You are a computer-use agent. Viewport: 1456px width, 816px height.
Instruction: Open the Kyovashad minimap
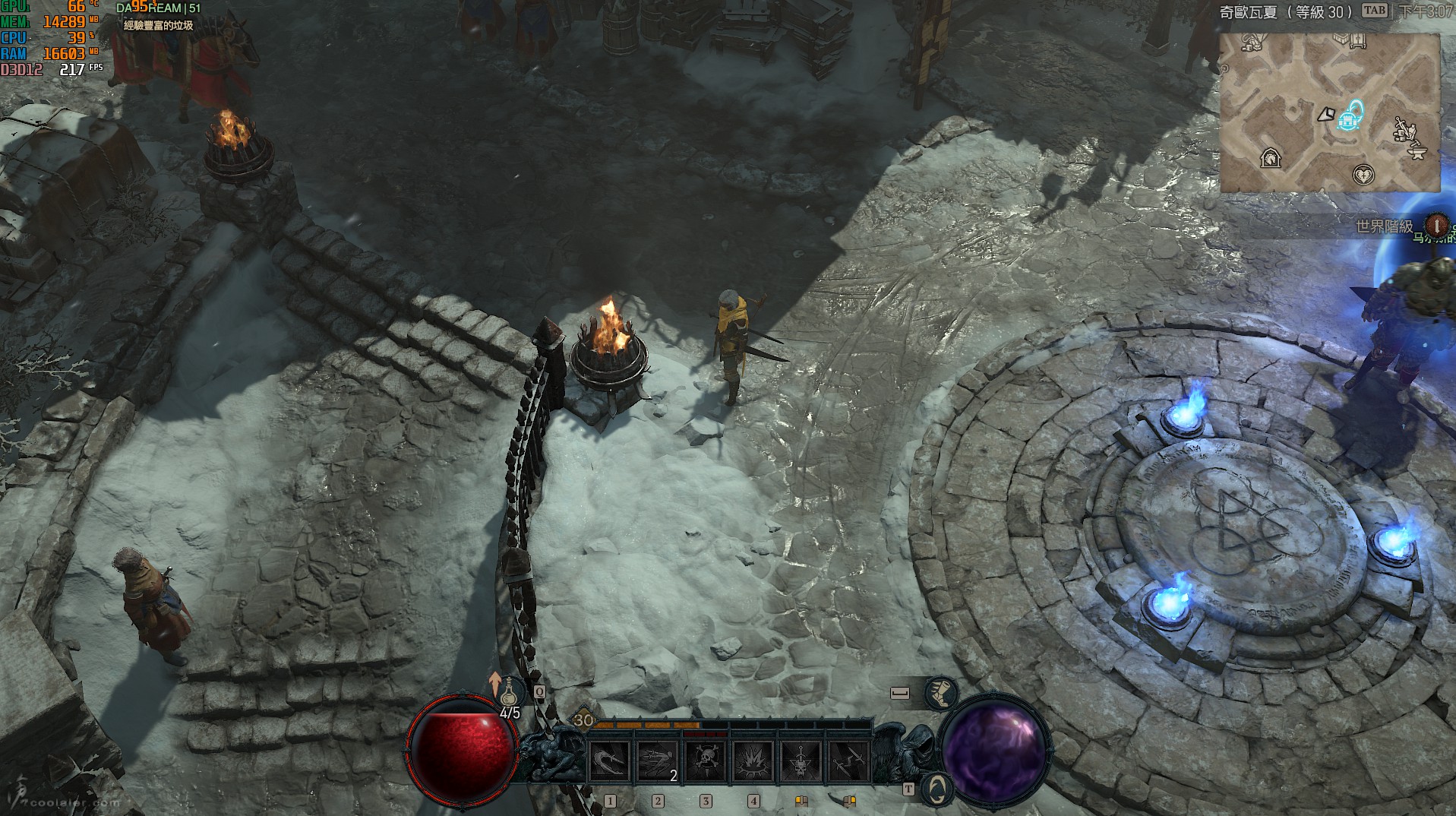pyautogui.click(x=1329, y=112)
